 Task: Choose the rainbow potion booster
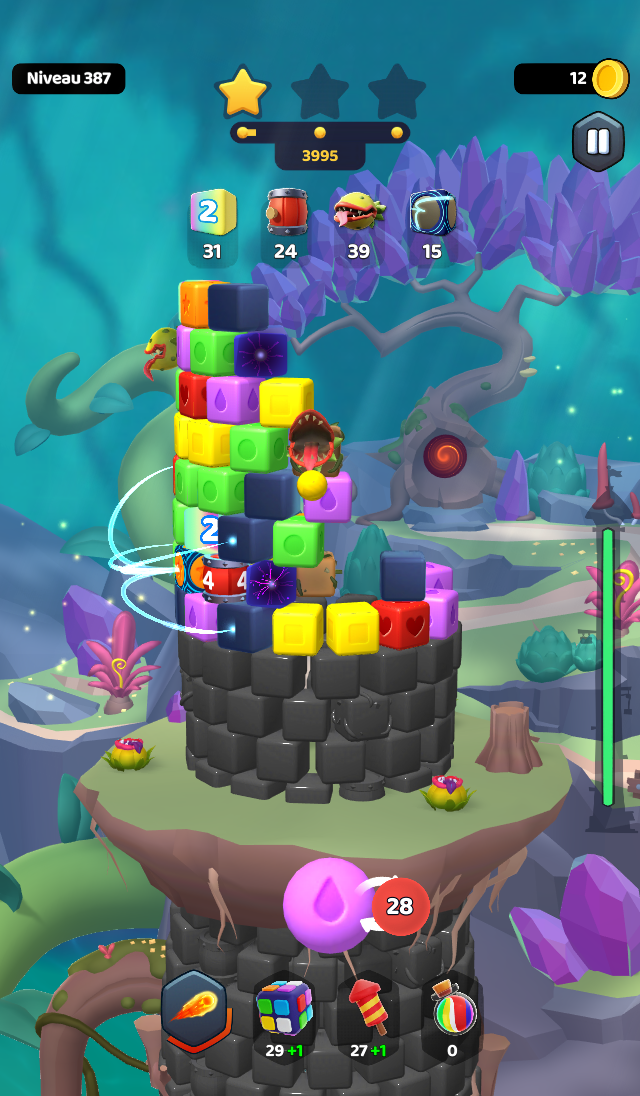451,1014
